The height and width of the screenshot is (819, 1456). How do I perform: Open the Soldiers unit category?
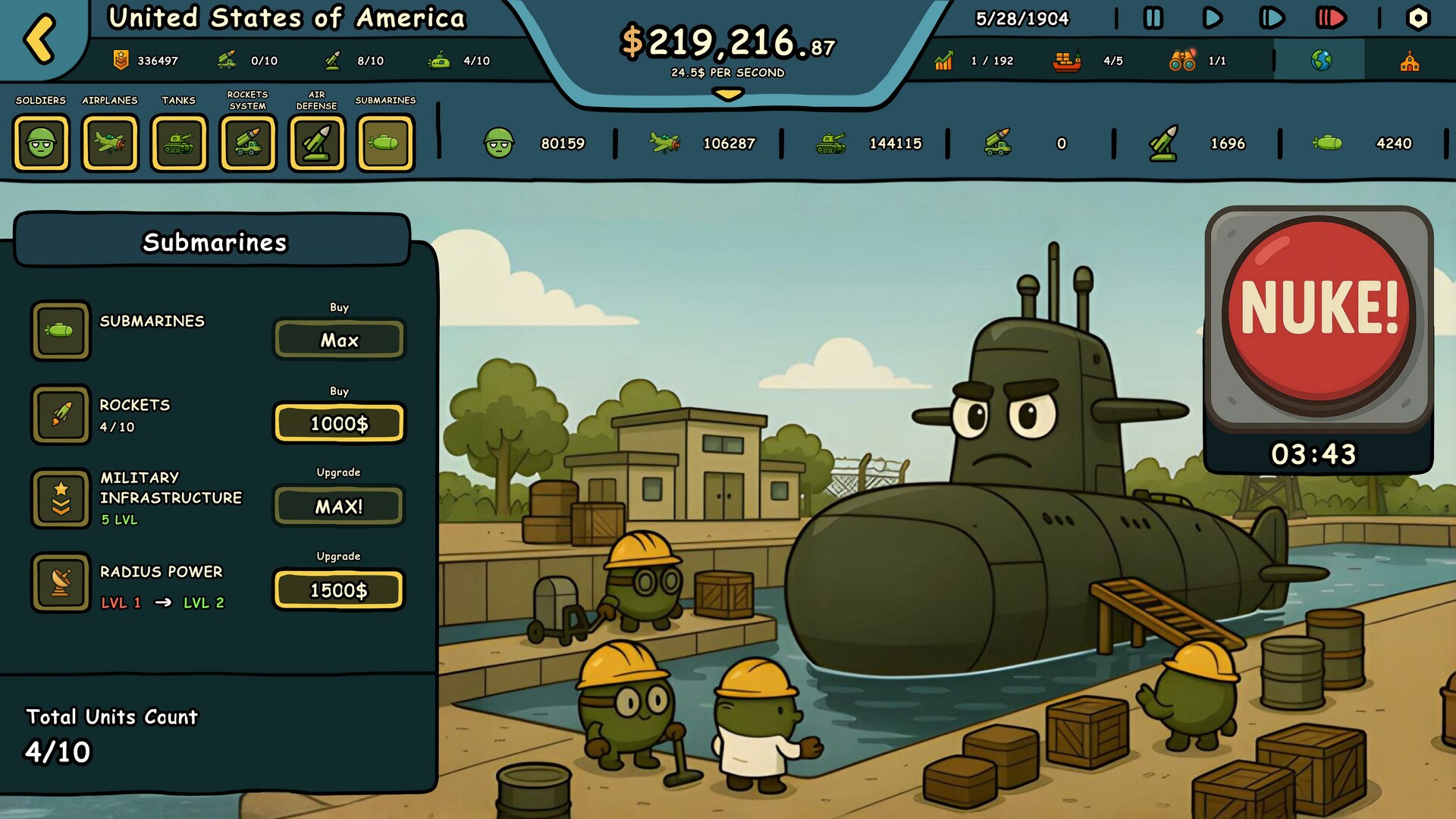41,143
